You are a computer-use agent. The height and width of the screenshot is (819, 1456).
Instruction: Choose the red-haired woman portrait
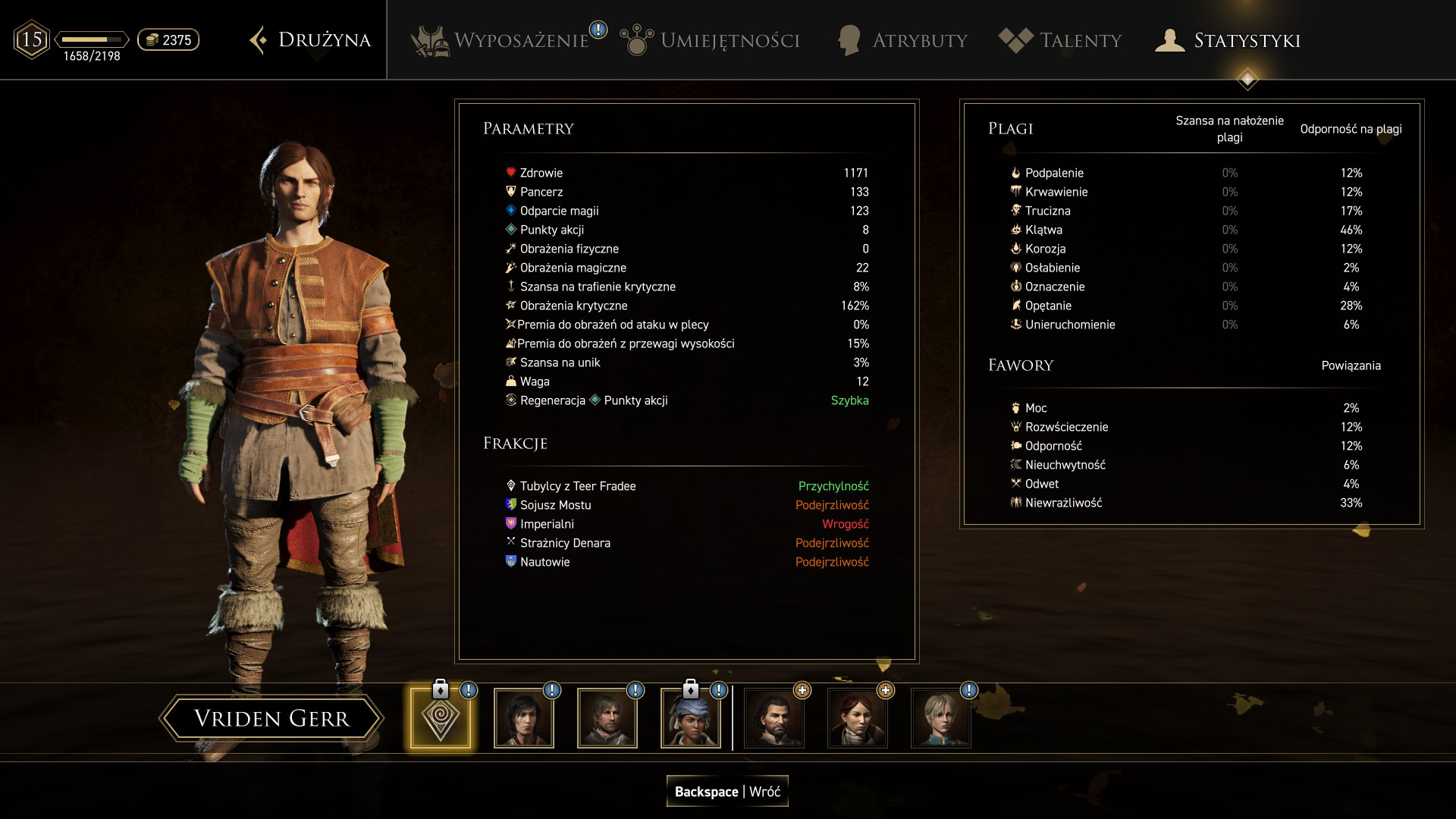[858, 718]
